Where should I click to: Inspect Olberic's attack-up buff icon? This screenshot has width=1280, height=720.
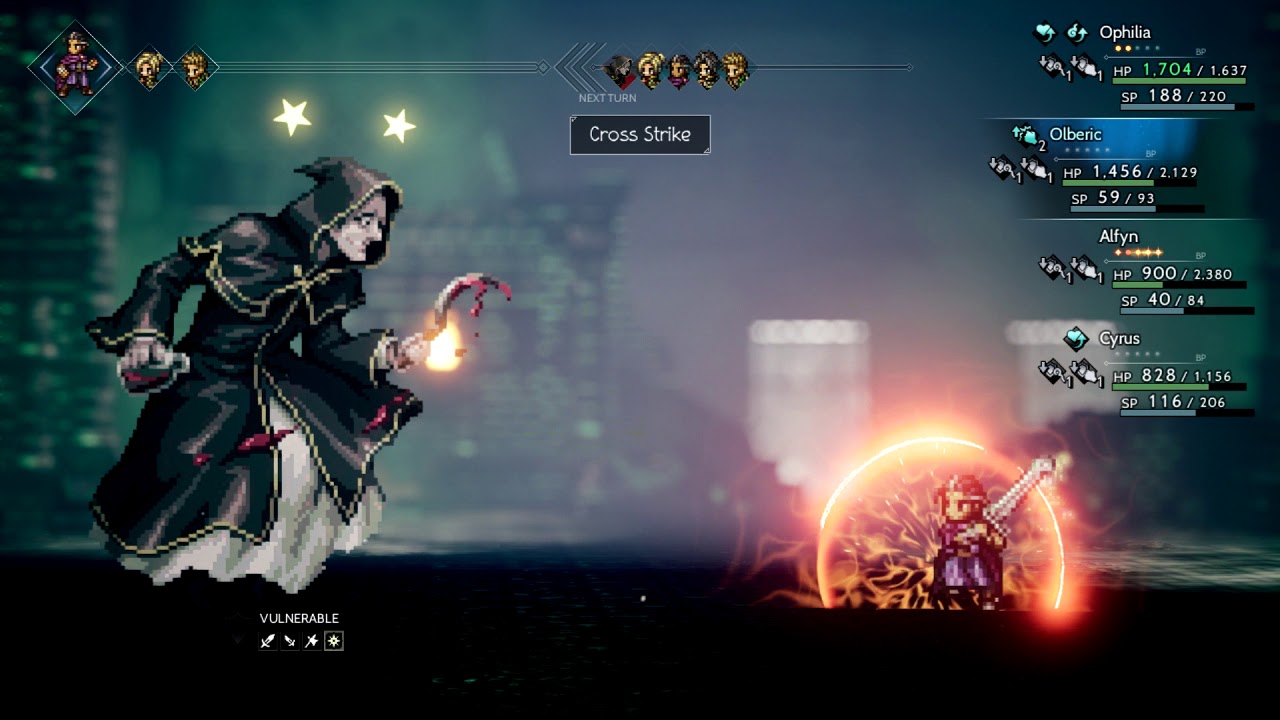[x=1026, y=135]
